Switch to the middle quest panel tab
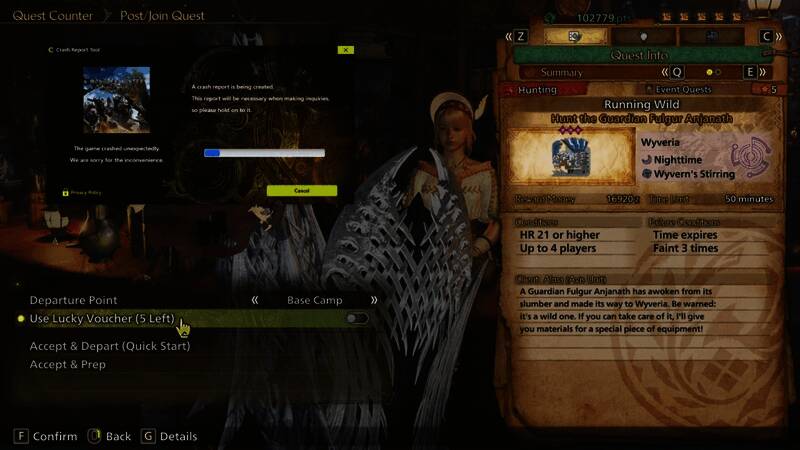The image size is (800, 450). click(643, 35)
